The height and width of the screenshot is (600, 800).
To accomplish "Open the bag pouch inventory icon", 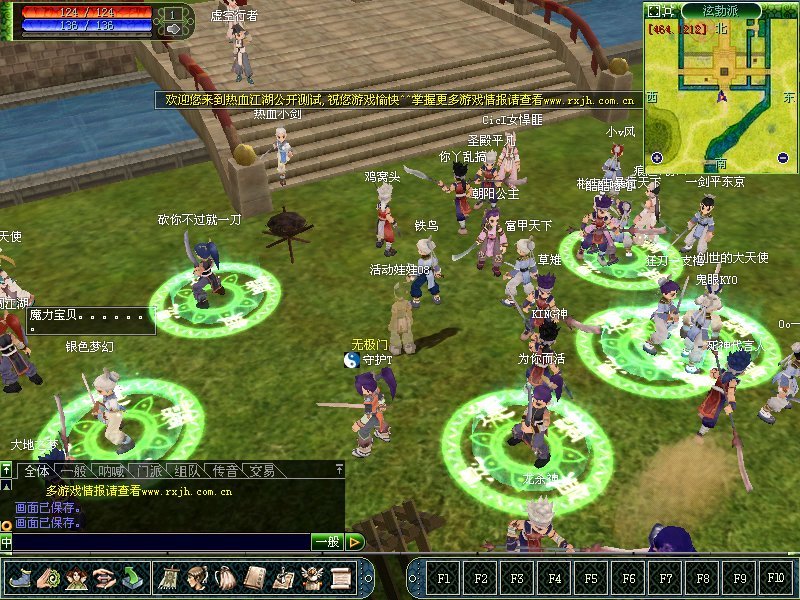I will pos(226,577).
